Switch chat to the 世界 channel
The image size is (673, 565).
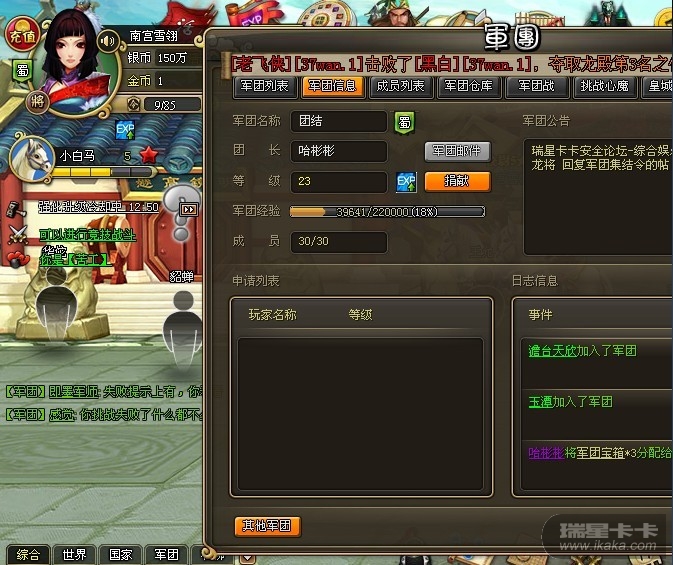(74, 555)
